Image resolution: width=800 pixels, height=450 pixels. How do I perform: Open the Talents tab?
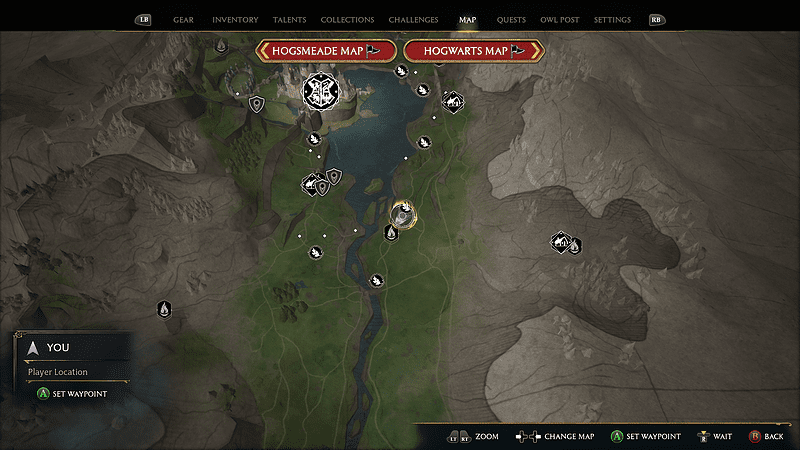[289, 19]
